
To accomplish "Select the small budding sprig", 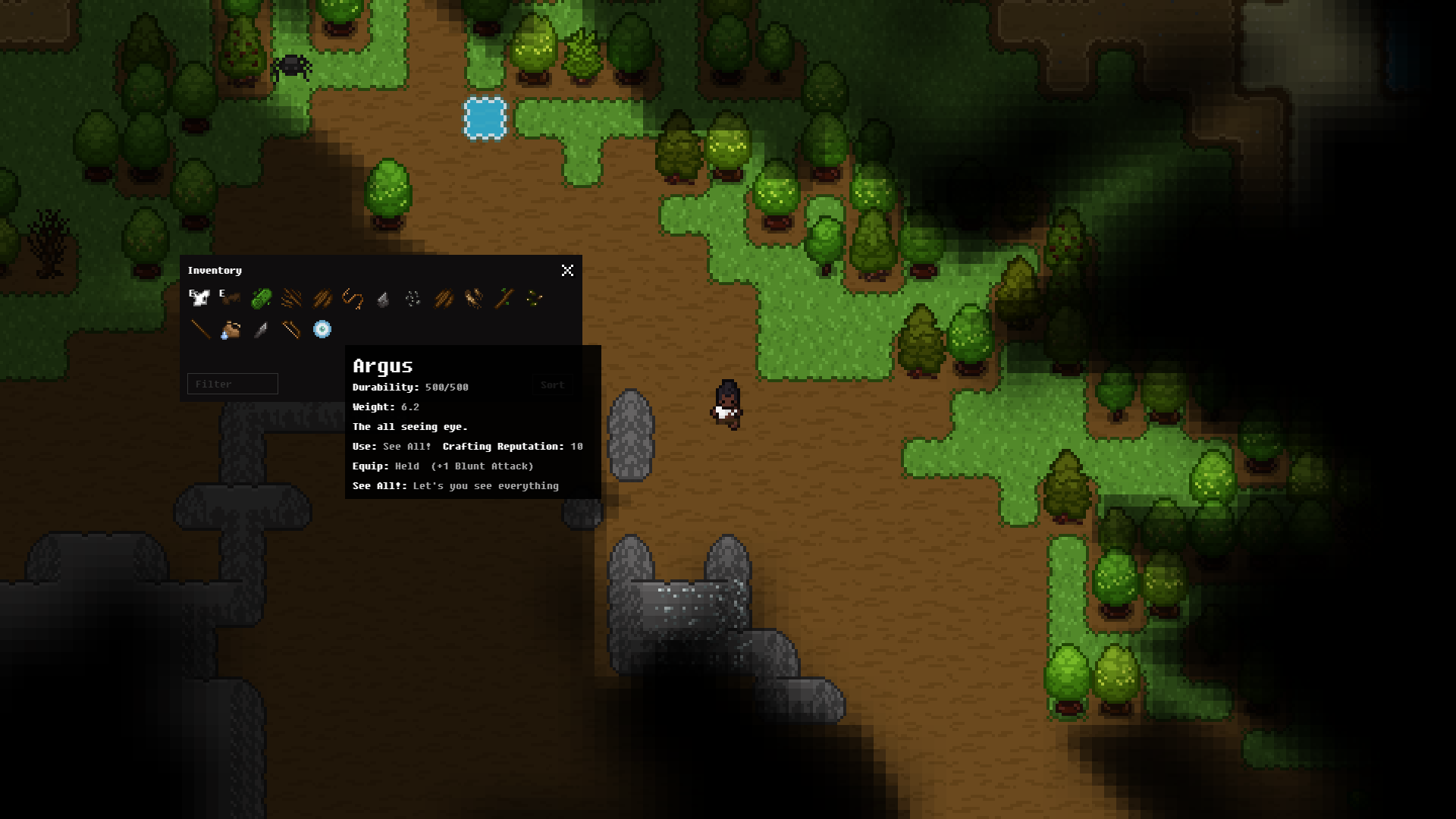I will tap(535, 298).
